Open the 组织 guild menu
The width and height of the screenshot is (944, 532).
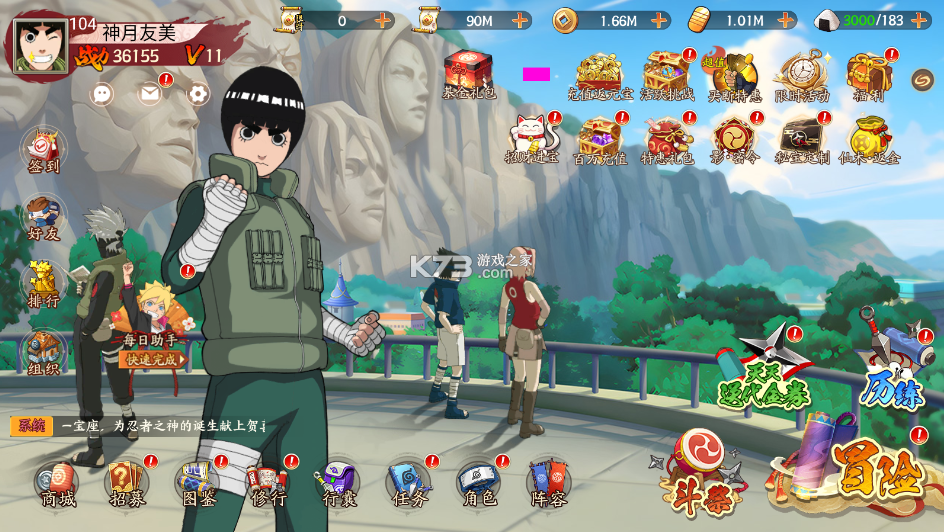click(43, 352)
